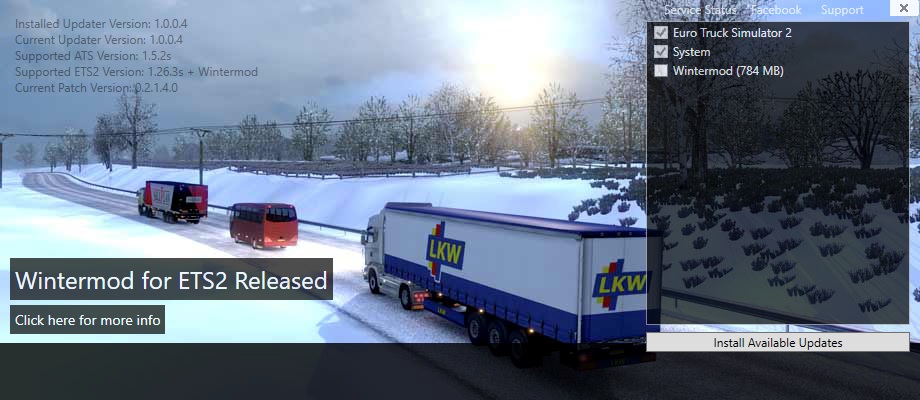
Task: Open the Service Status link
Action: pyautogui.click(x=700, y=10)
